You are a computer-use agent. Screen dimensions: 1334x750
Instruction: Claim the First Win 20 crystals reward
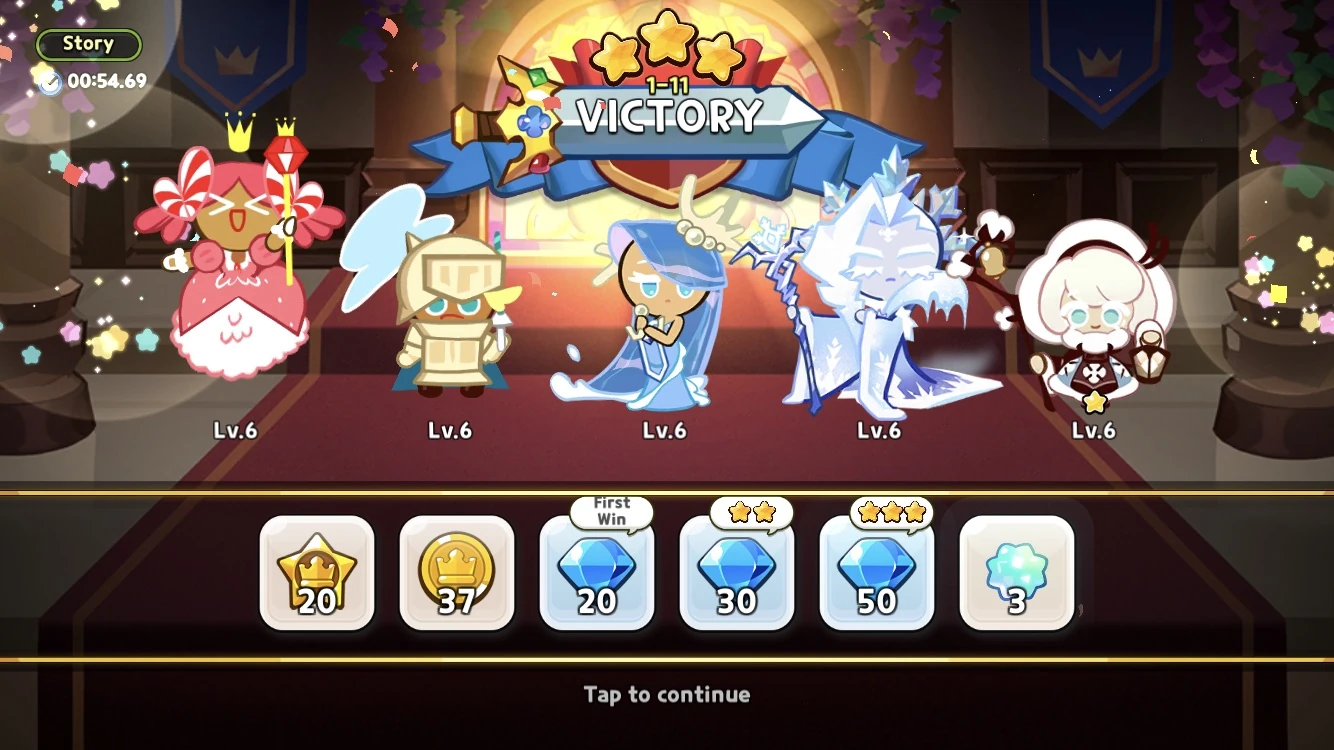597,573
